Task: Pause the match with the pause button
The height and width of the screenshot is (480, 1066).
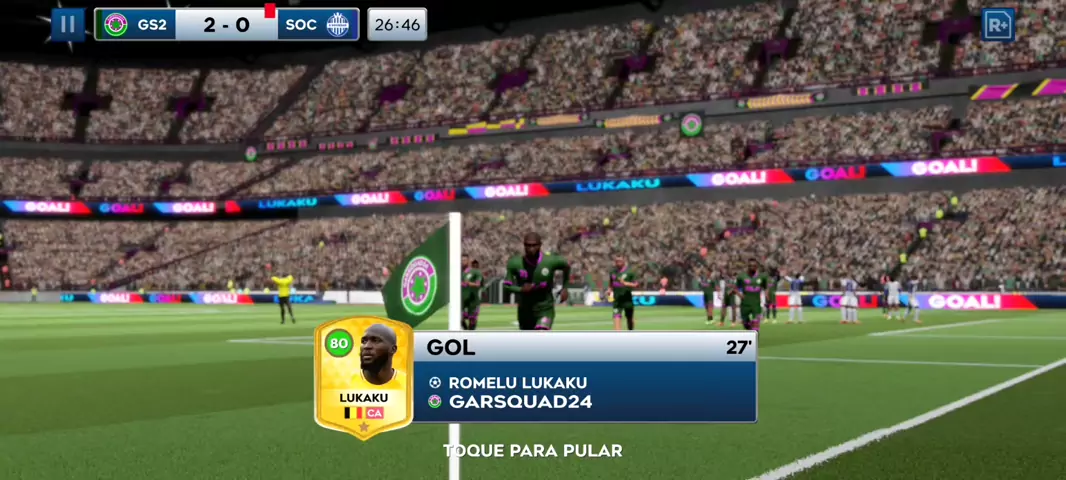Action: point(68,24)
